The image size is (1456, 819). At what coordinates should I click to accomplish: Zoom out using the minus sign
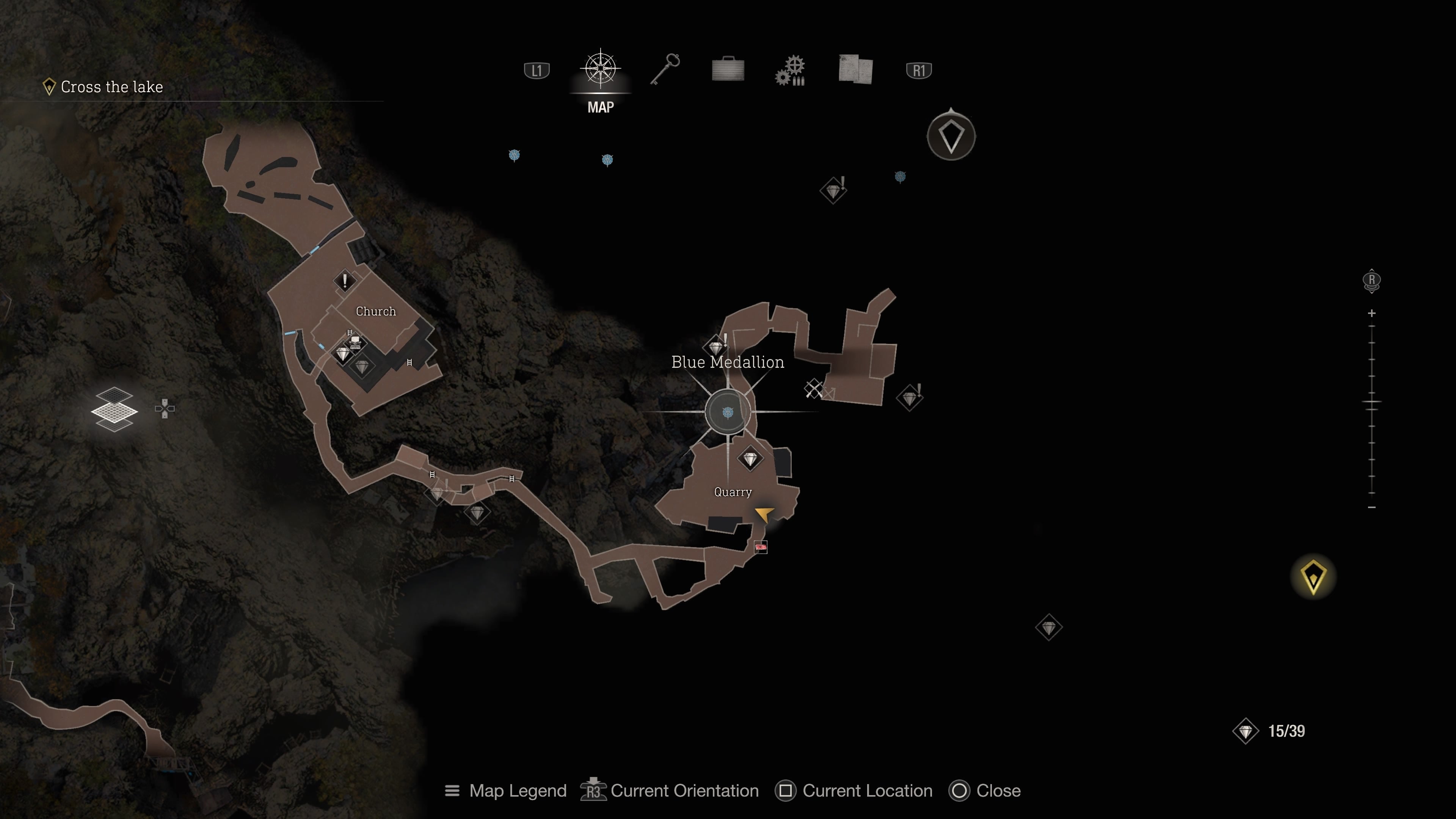1372,508
